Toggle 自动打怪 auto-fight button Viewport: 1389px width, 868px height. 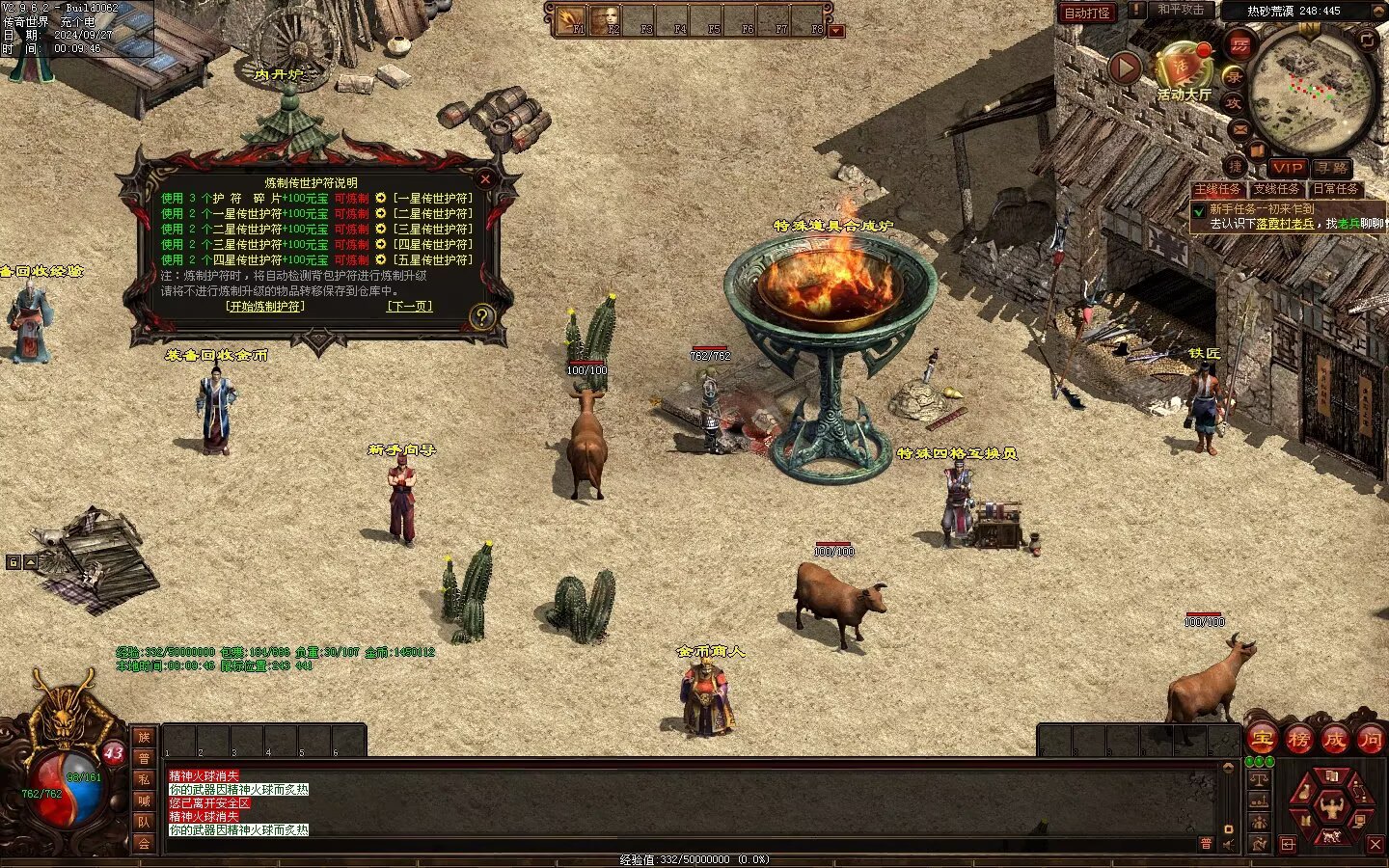[x=1087, y=13]
